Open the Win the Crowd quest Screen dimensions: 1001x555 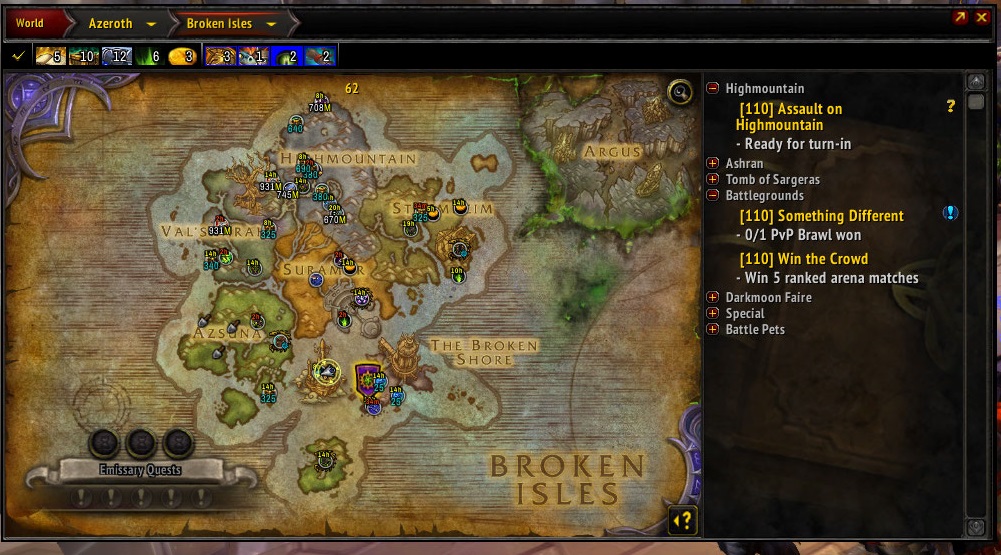click(803, 259)
